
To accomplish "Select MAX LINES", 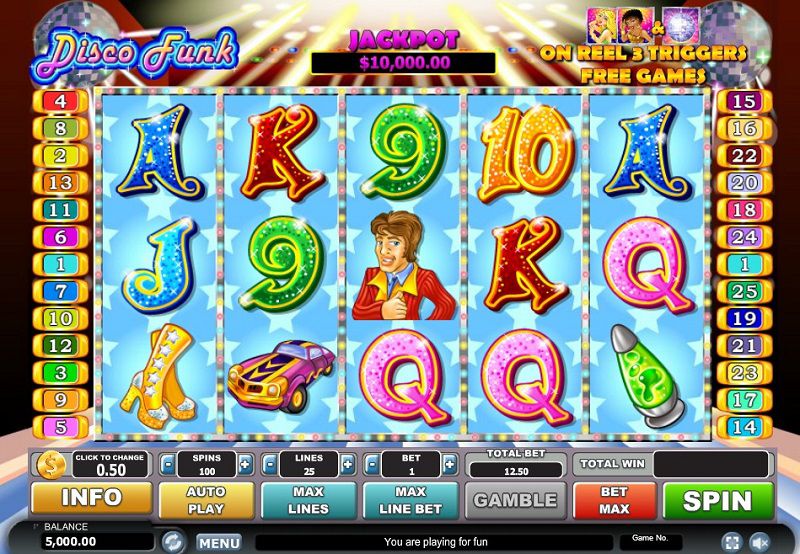I will (x=308, y=500).
